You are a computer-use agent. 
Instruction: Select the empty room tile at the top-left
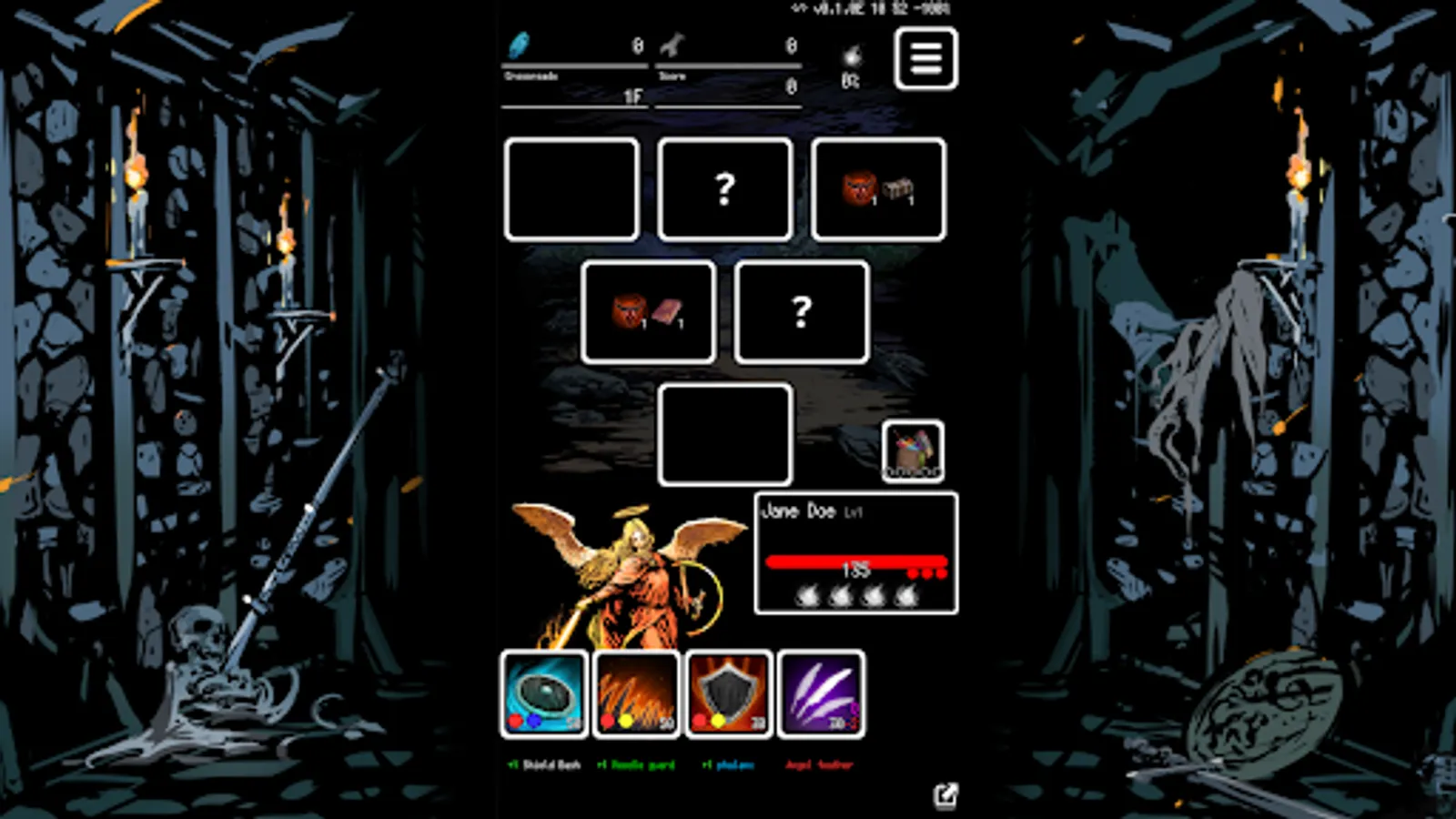pos(571,189)
